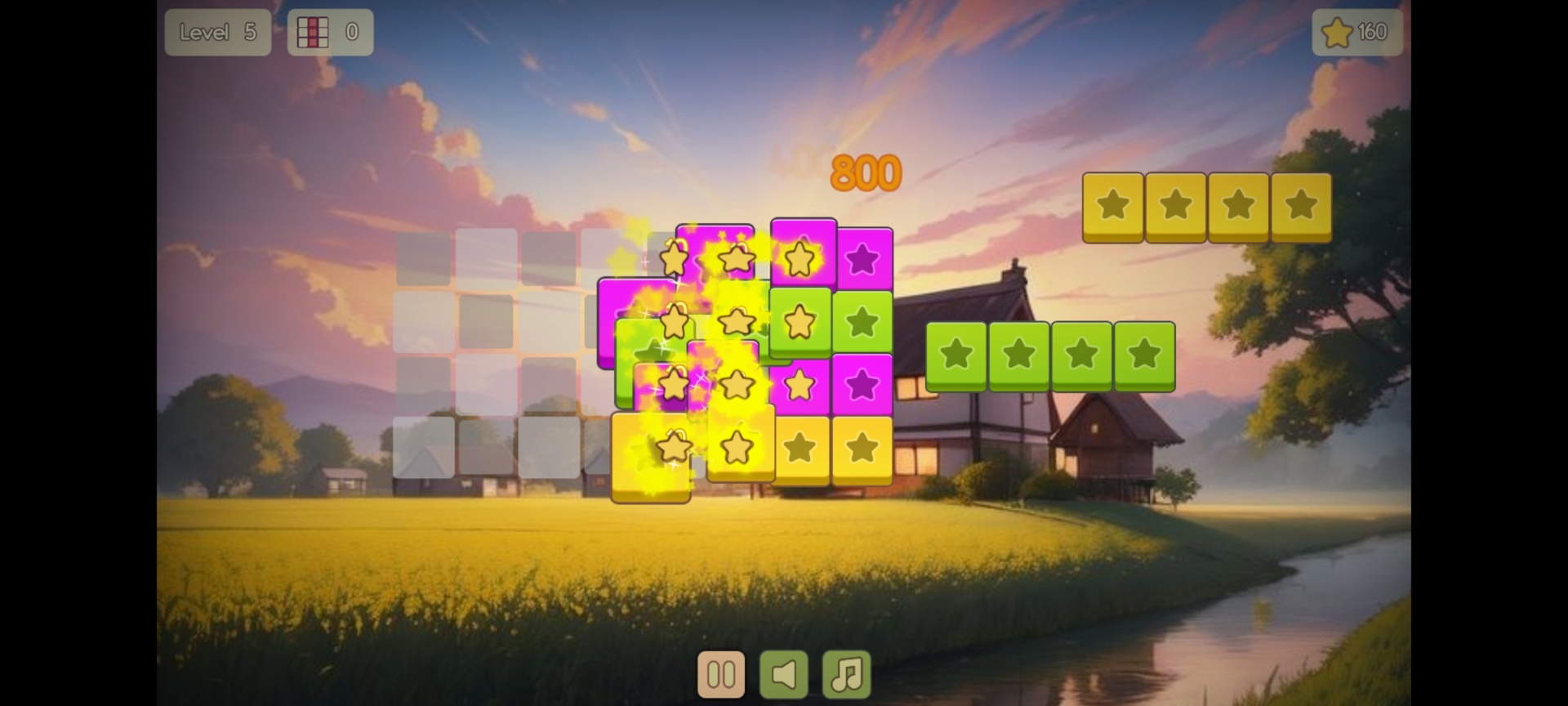
Task: Open the star currency counter
Action: click(1356, 33)
